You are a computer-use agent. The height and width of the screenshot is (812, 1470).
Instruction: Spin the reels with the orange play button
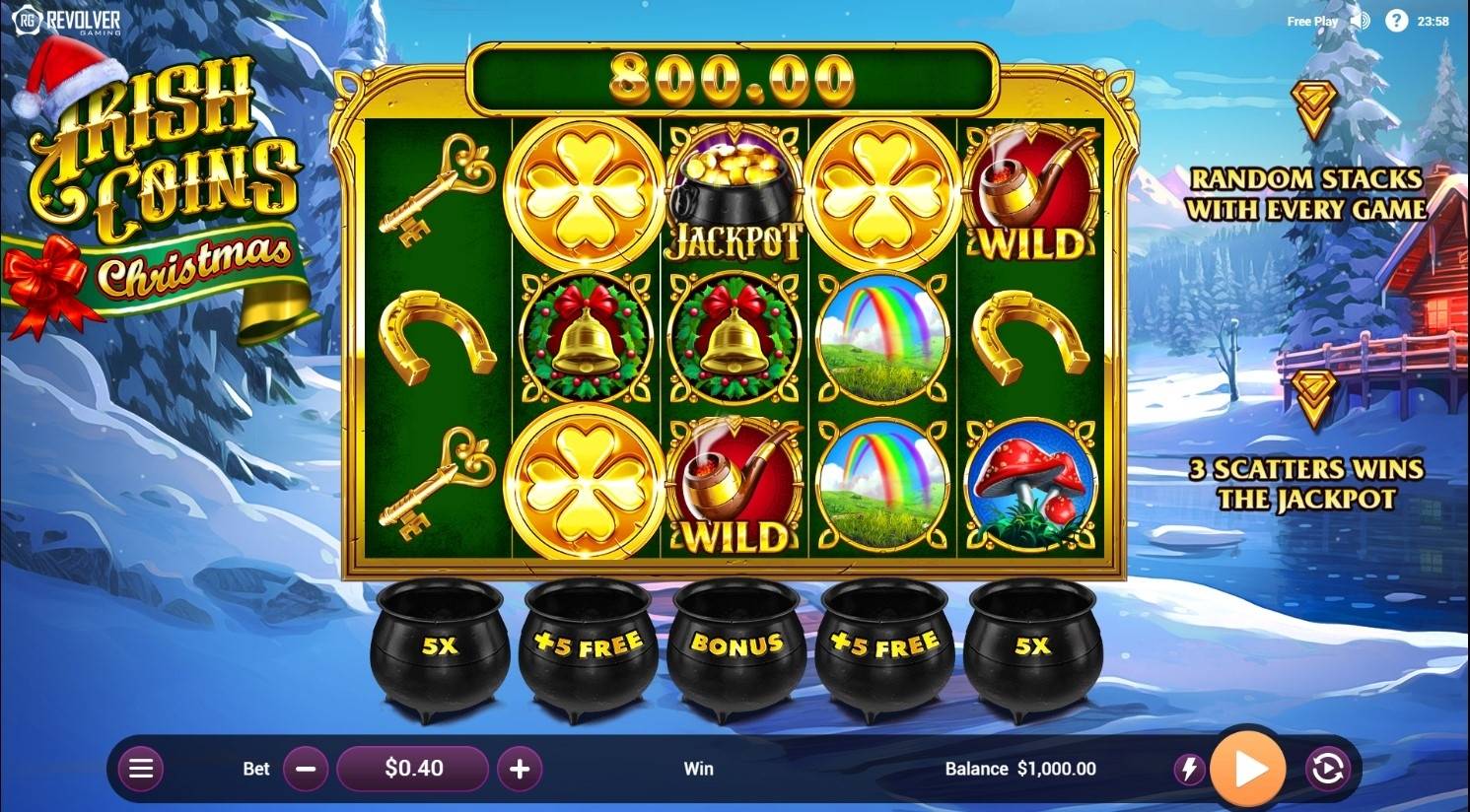pos(1247,769)
